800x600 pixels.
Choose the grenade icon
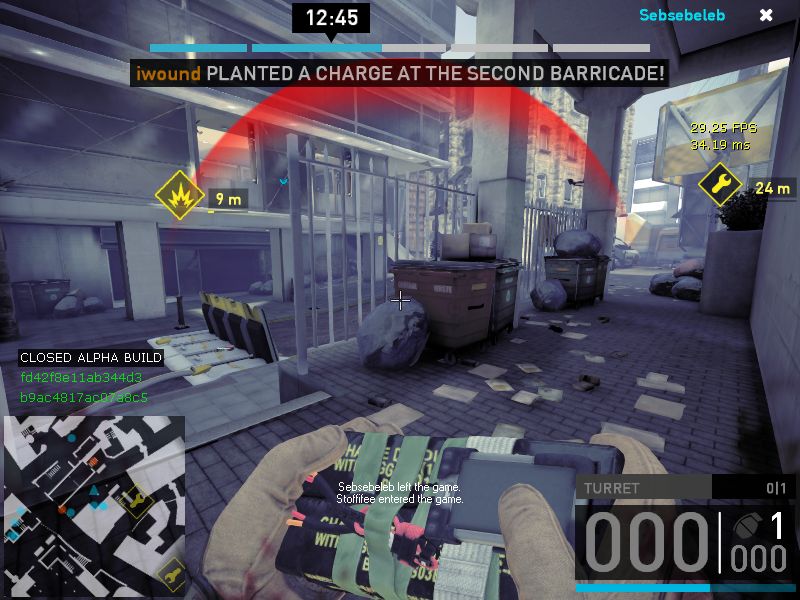point(744,524)
